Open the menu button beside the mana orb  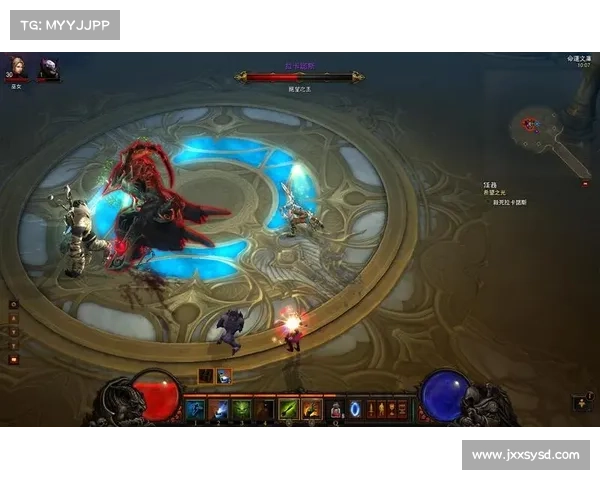tap(583, 404)
